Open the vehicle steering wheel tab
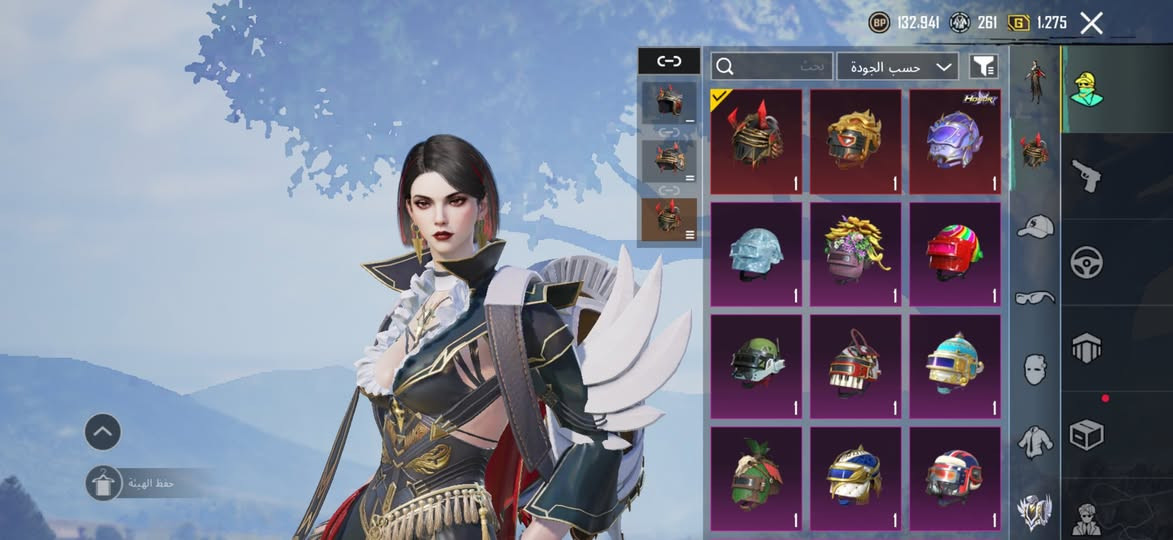1173x540 pixels. (1086, 263)
